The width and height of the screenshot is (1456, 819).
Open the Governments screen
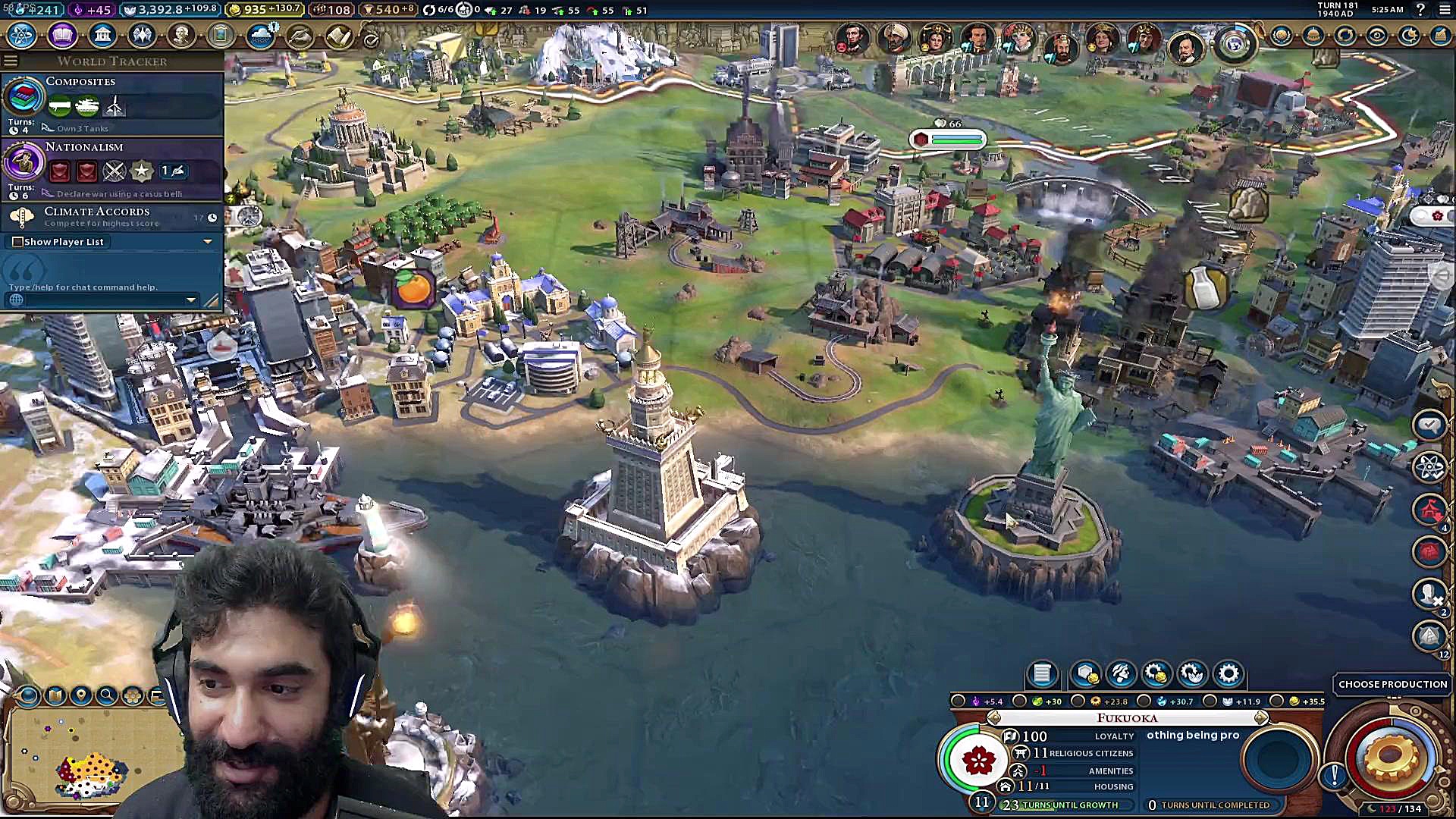[102, 36]
